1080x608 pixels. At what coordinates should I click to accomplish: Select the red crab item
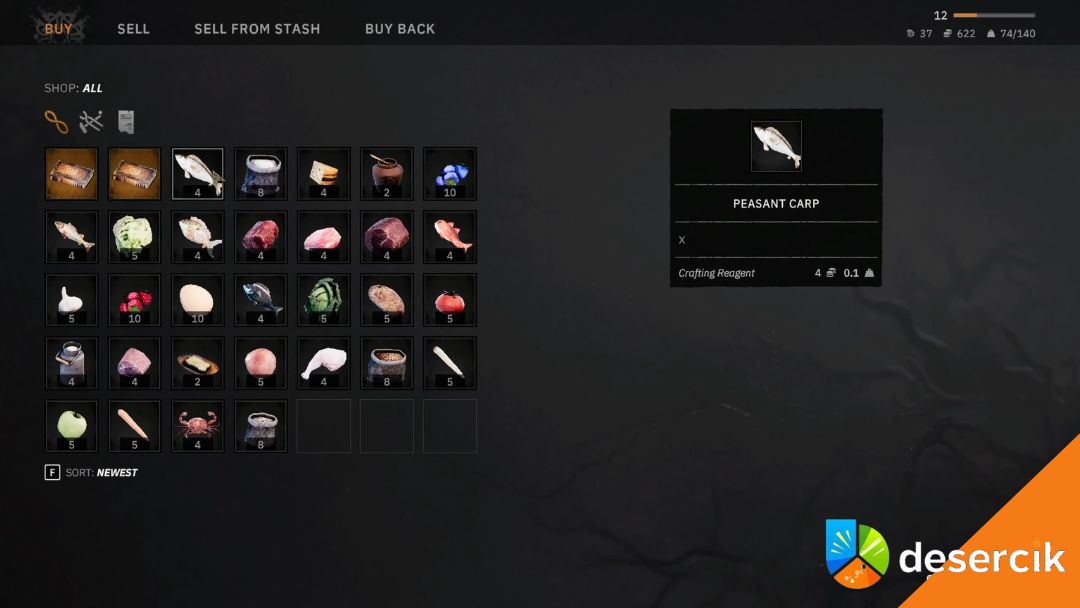pos(198,426)
